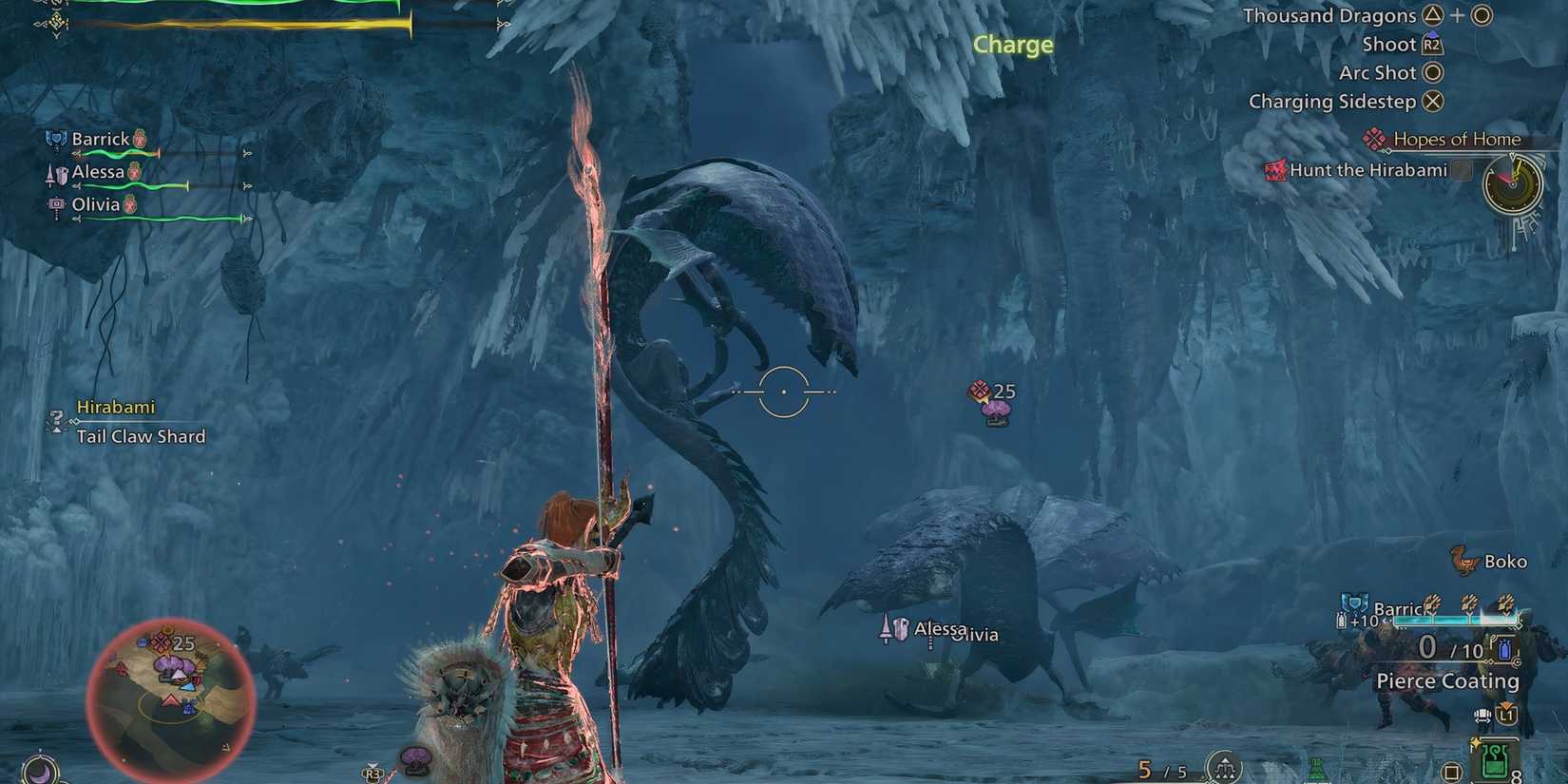Click the Hopes of Home quest banner icon
This screenshot has width=1568, height=784.
(x=1376, y=138)
